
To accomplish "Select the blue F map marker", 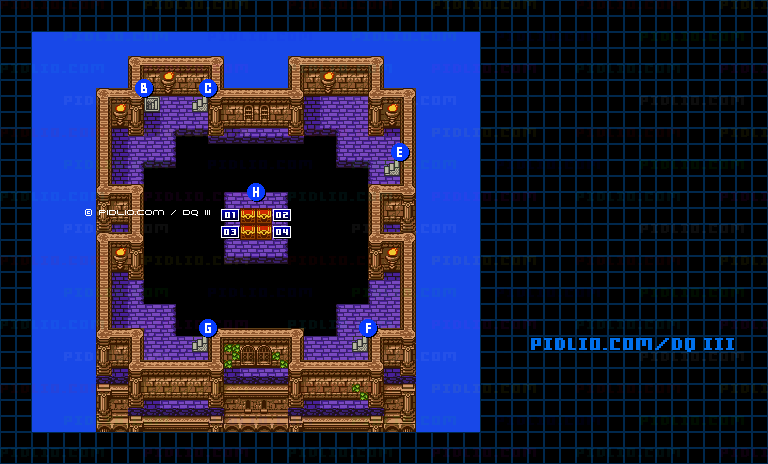I will [368, 328].
